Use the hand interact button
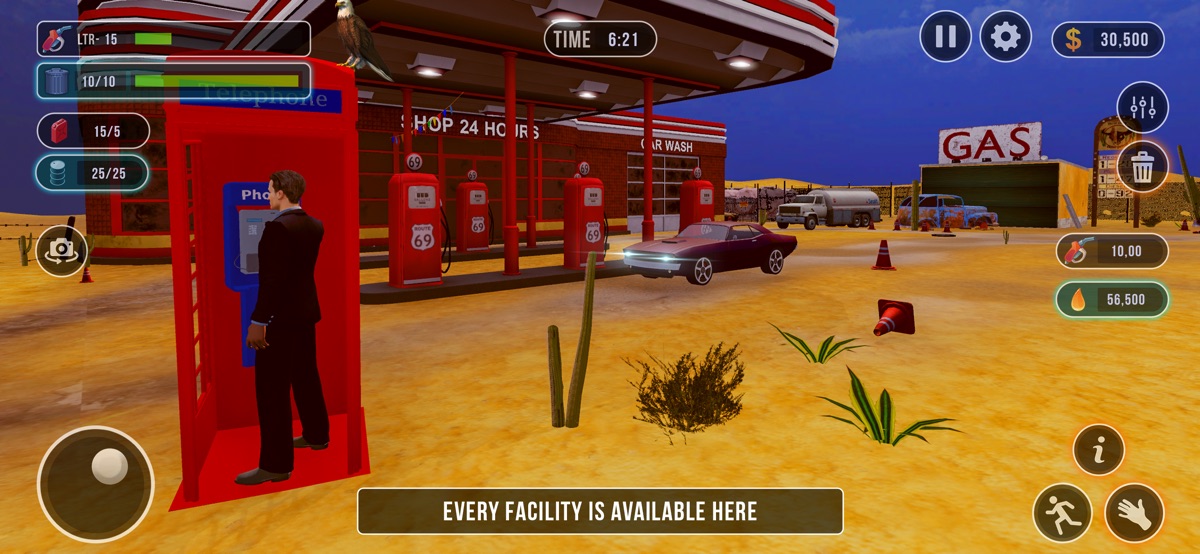This screenshot has height=554, width=1200. [x=1134, y=513]
